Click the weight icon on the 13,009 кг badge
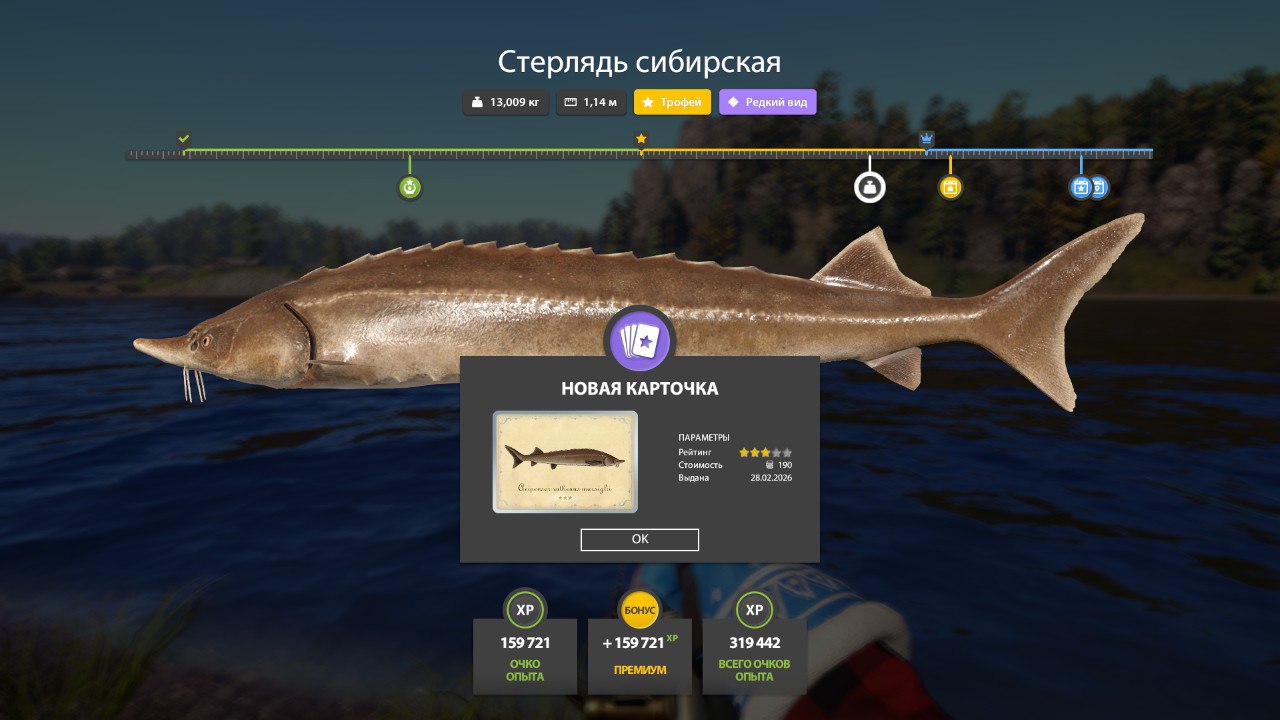Viewport: 1280px width, 720px height. (x=477, y=101)
